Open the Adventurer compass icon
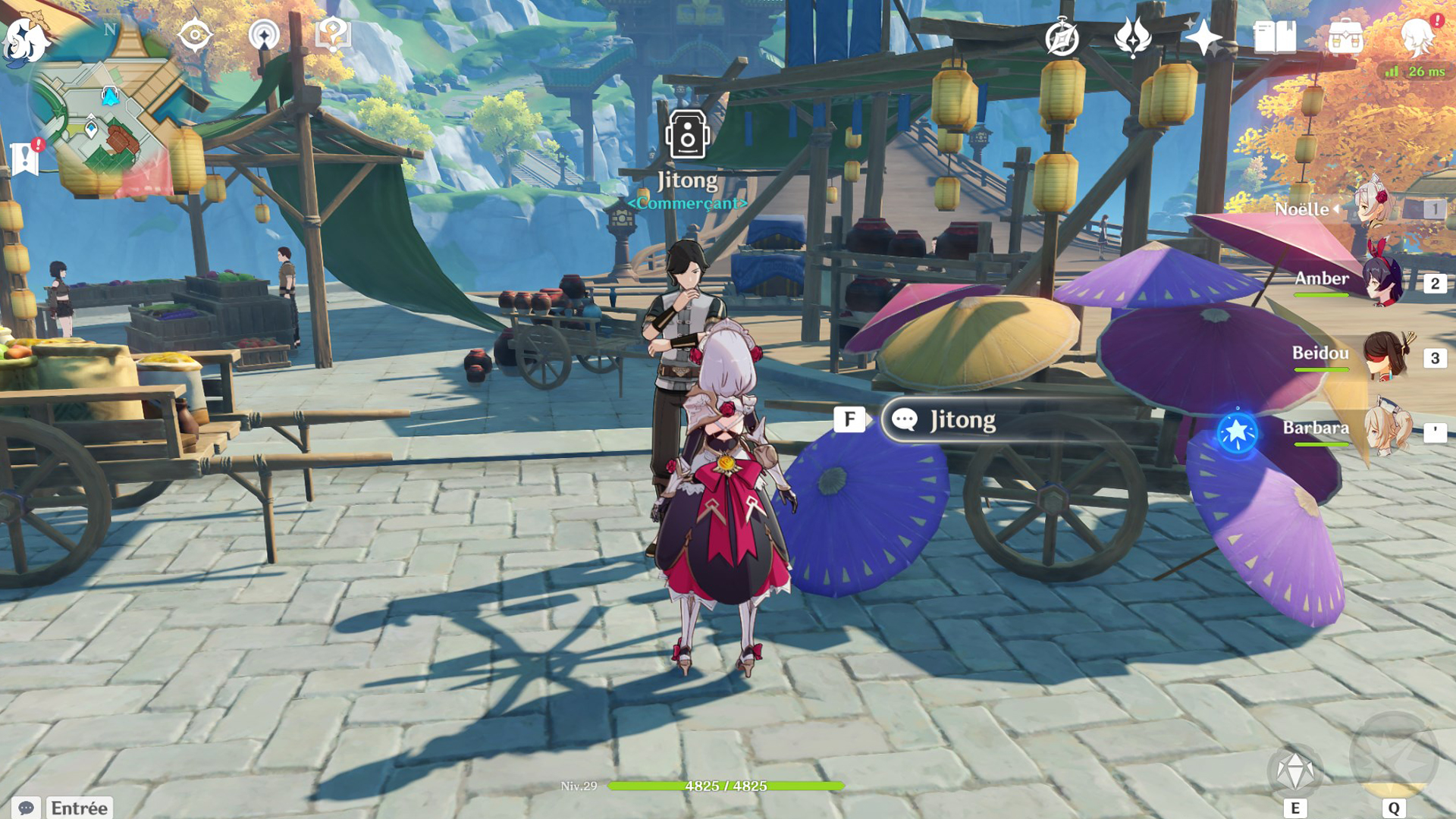This screenshot has height=819, width=1456. point(1062,37)
